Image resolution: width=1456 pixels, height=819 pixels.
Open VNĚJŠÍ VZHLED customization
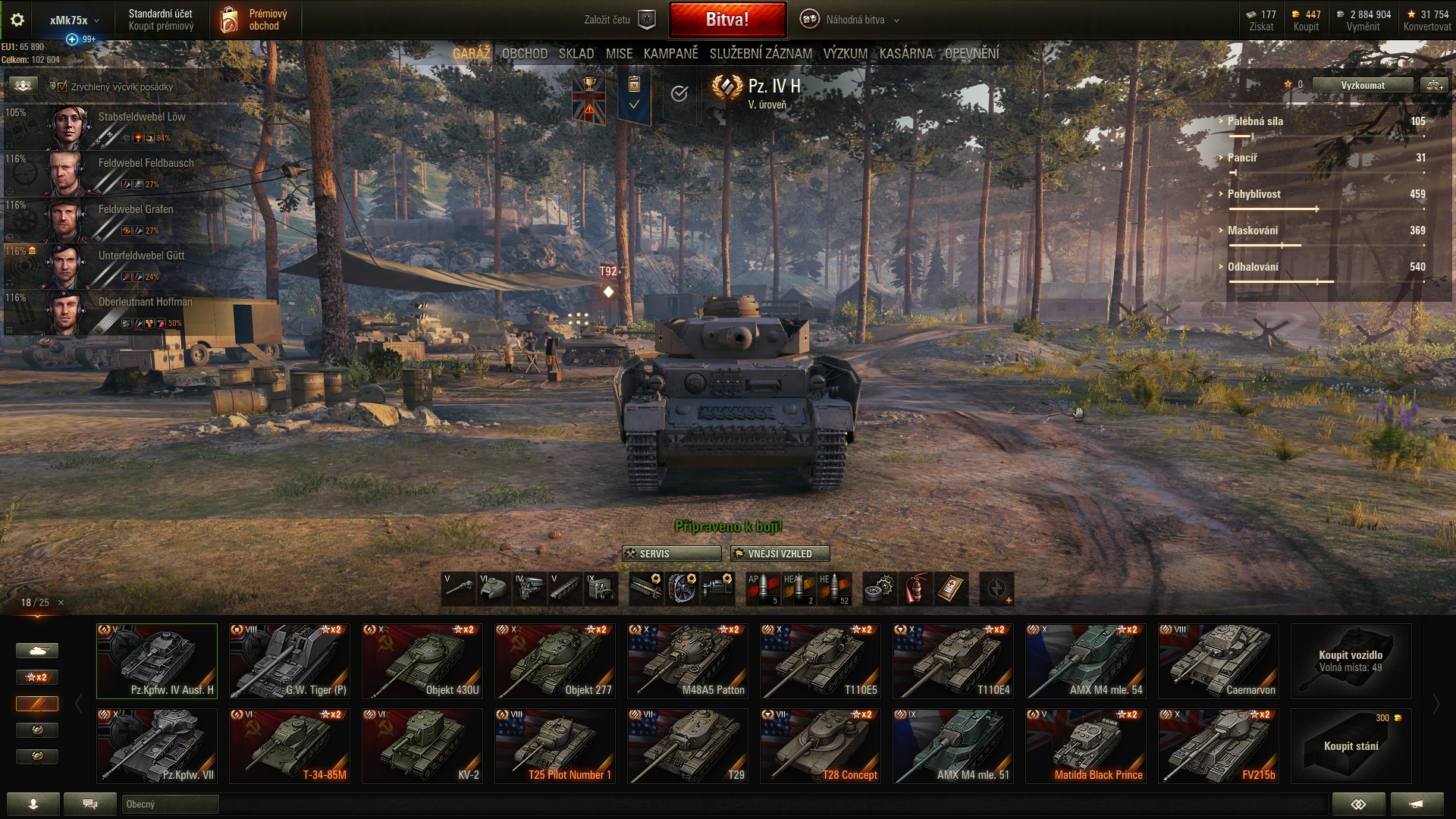[780, 554]
